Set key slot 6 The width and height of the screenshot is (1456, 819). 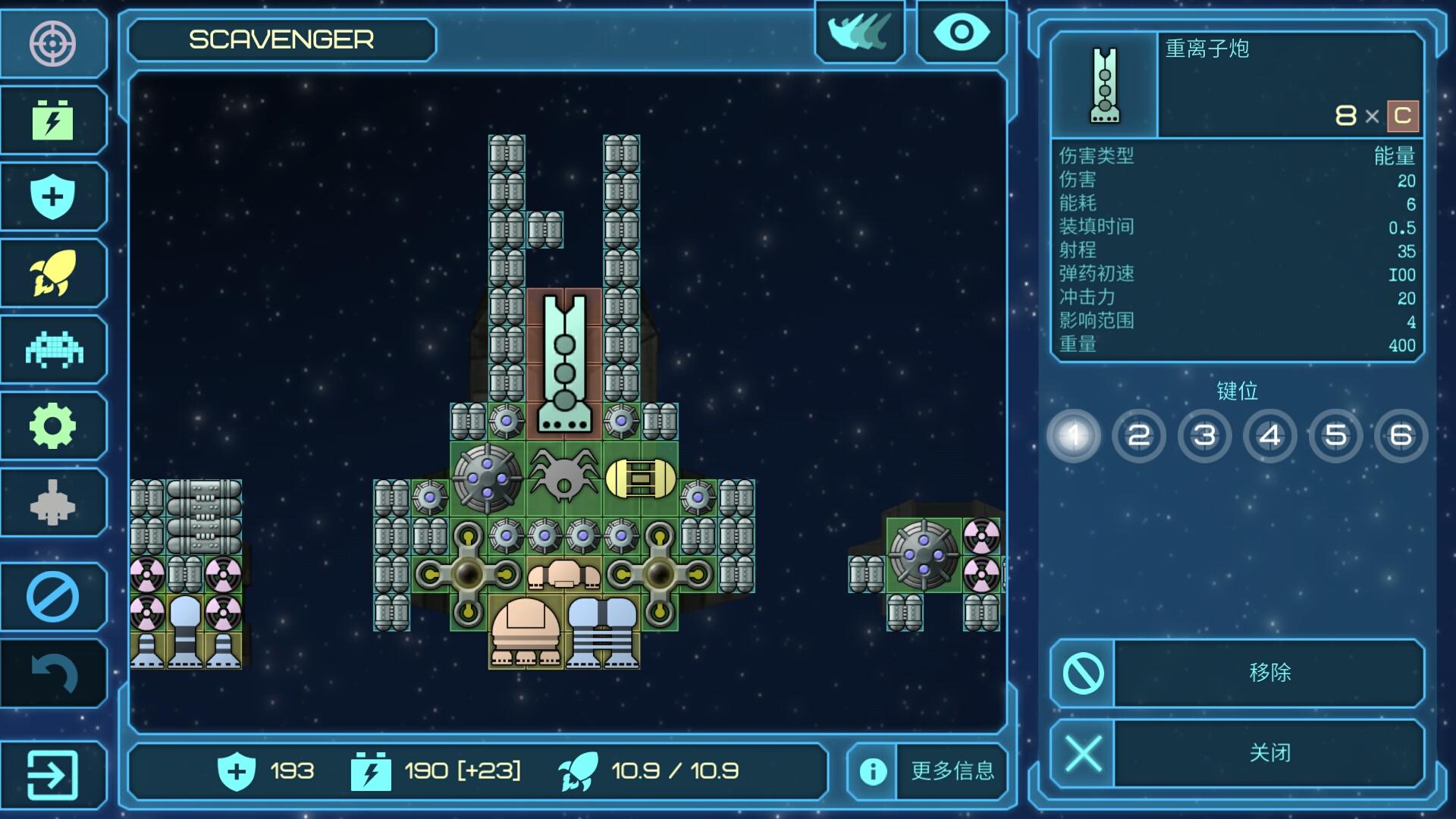[x=1401, y=435]
